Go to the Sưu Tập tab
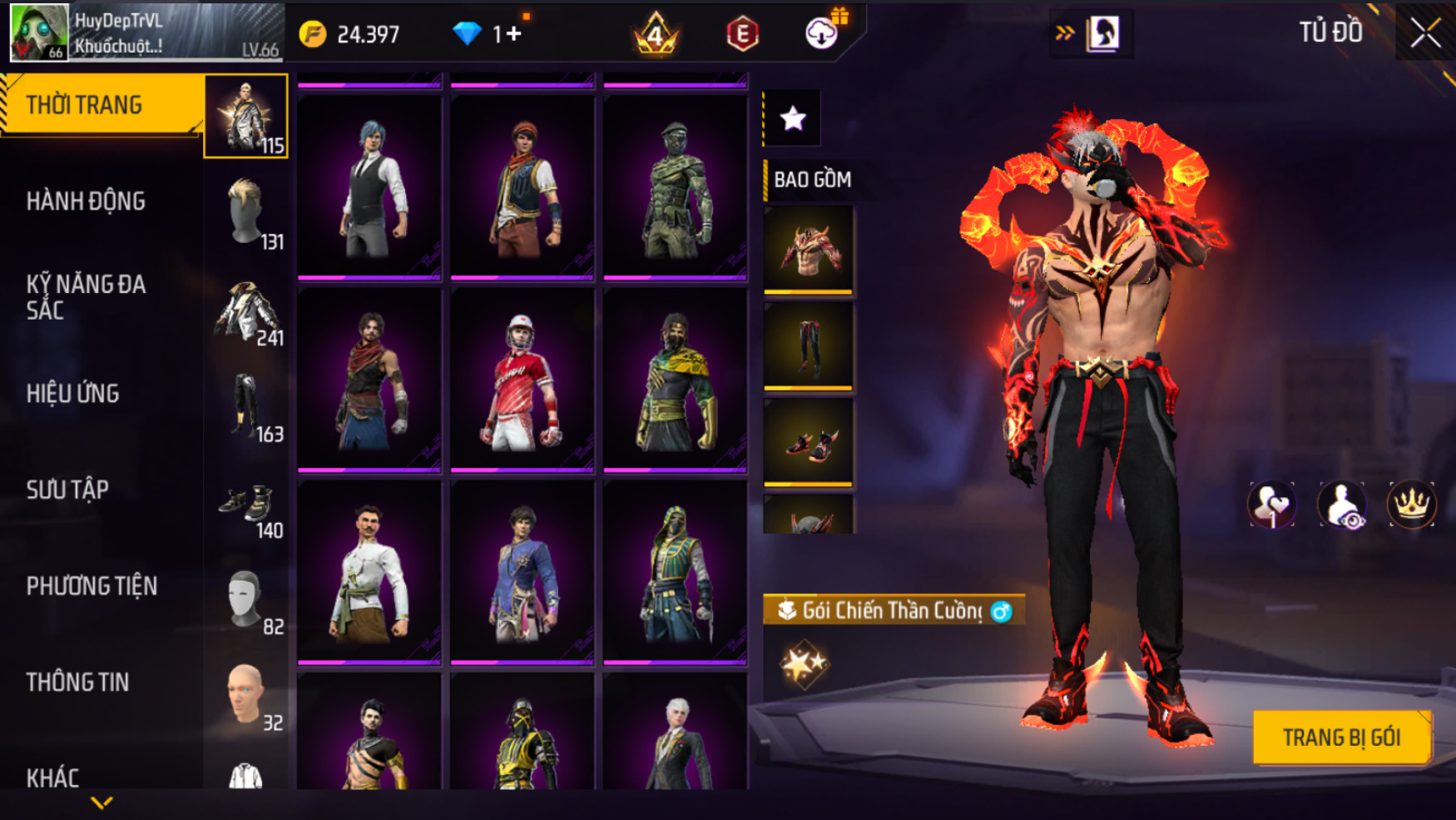 67,490
